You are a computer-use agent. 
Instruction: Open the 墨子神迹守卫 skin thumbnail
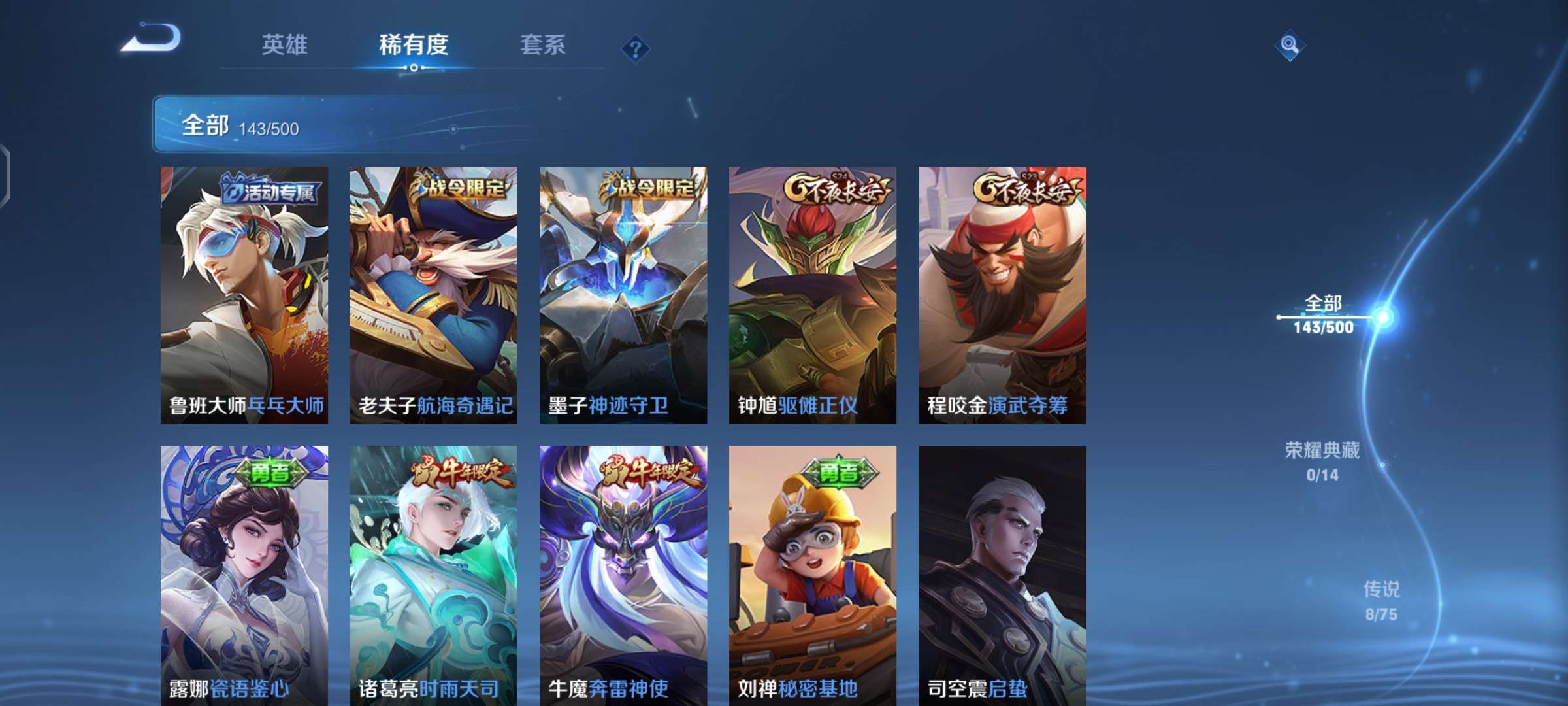(x=624, y=294)
